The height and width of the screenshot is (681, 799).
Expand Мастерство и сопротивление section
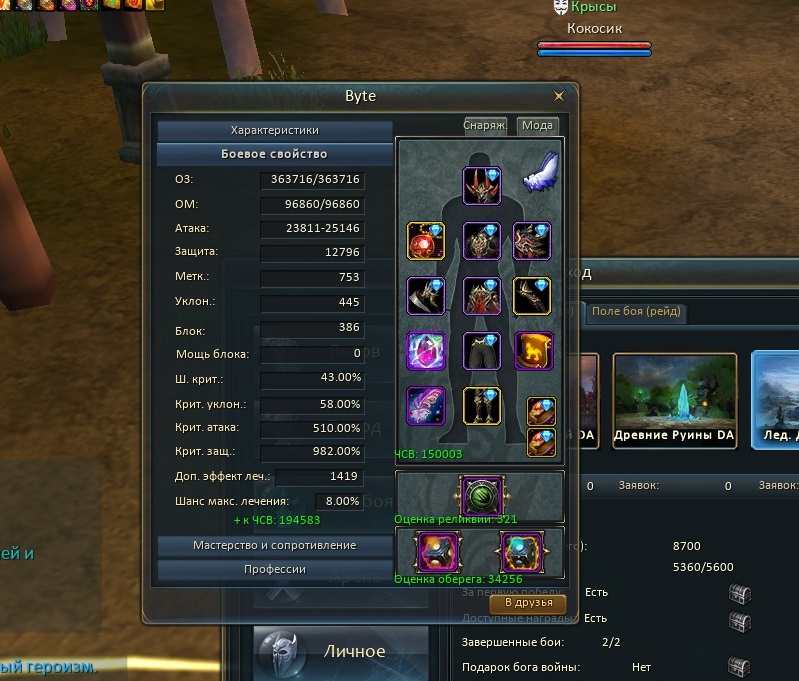[x=274, y=545]
